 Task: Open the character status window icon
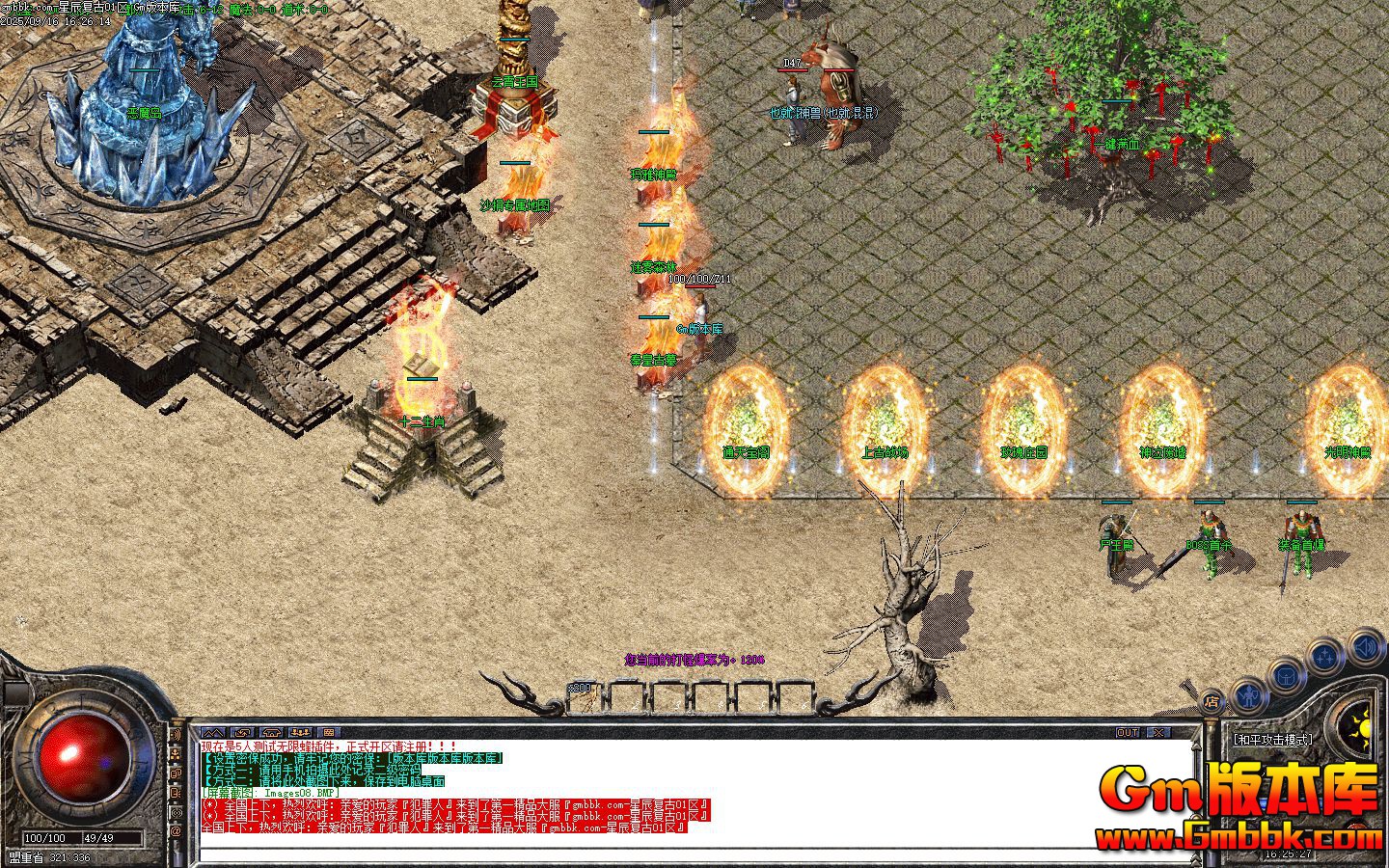point(1247,697)
